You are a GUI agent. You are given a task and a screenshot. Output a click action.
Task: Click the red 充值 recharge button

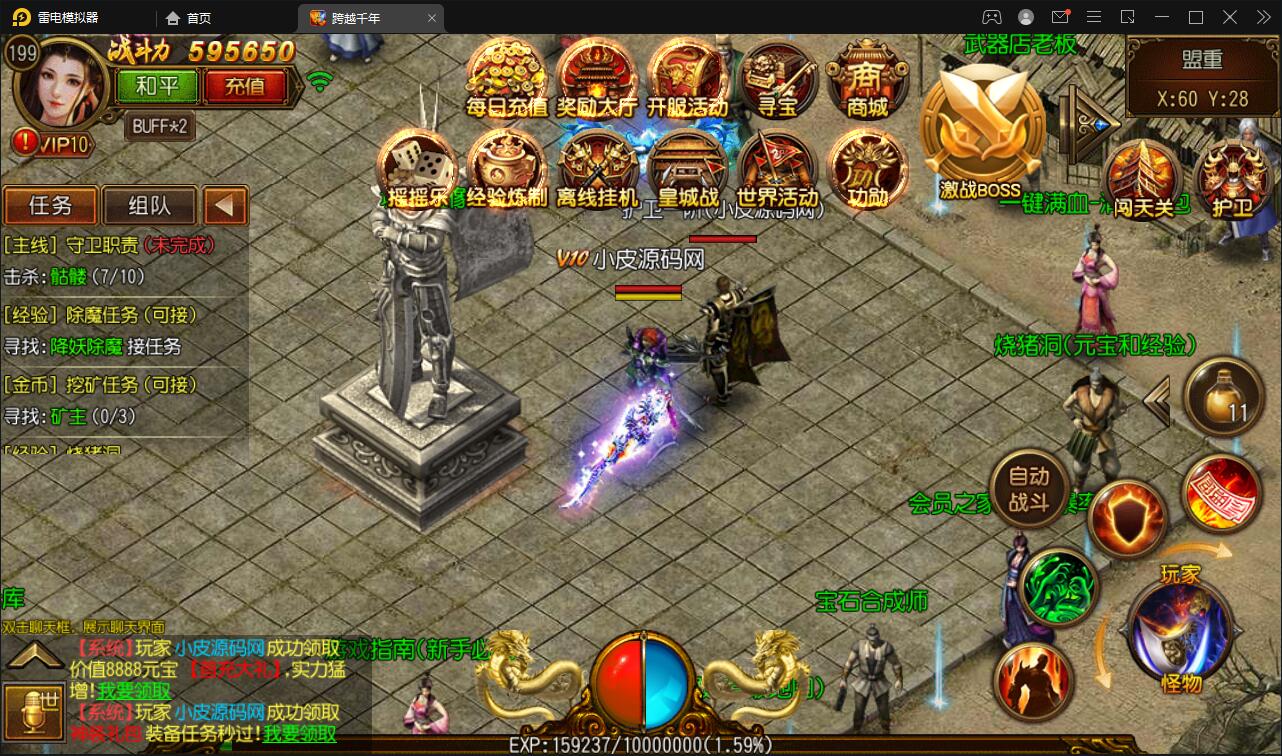click(x=245, y=86)
